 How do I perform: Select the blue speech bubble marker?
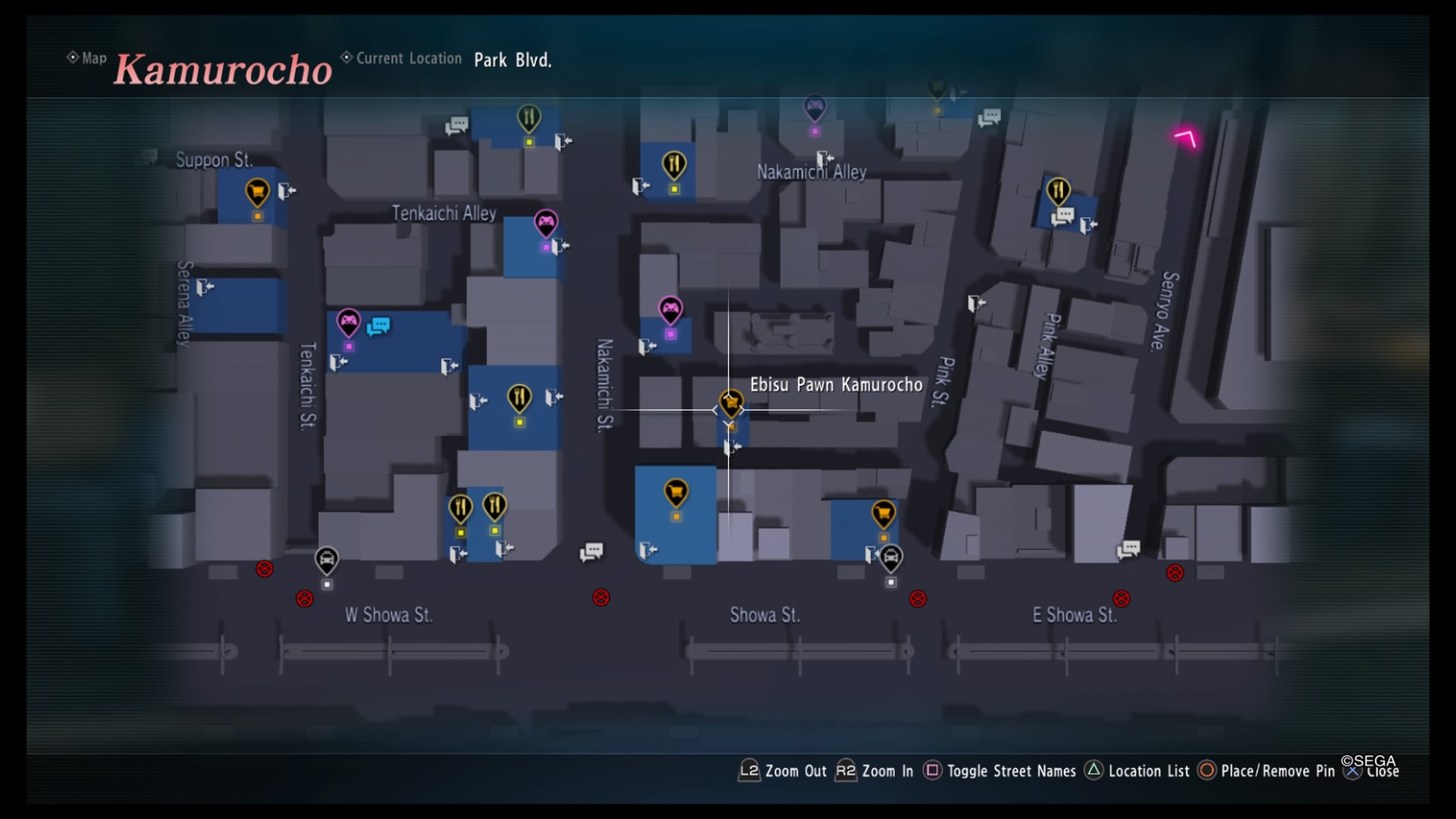(x=378, y=326)
